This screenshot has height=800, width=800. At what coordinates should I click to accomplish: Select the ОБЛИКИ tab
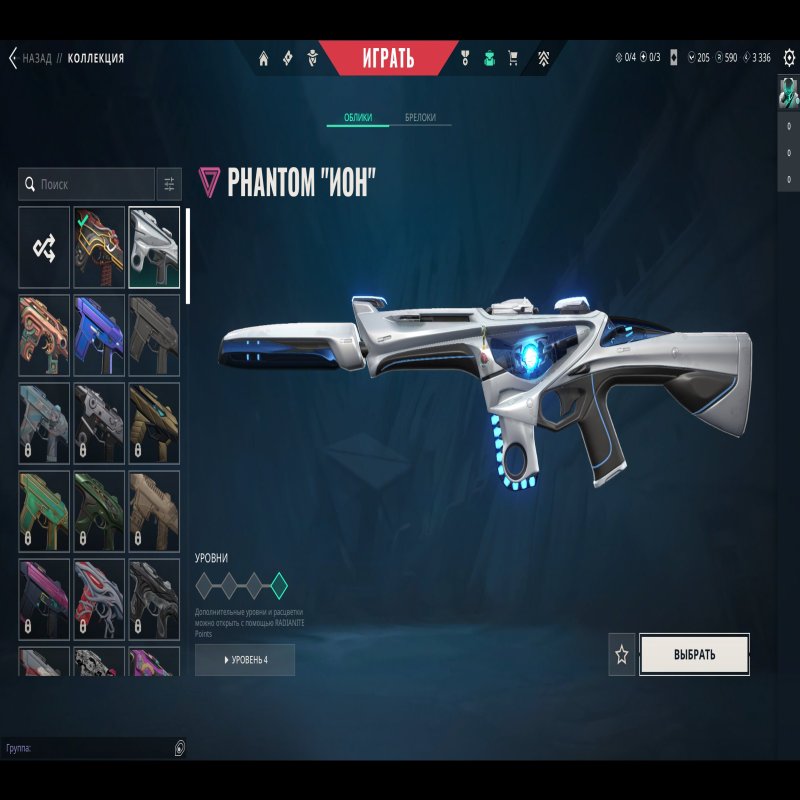(x=358, y=118)
